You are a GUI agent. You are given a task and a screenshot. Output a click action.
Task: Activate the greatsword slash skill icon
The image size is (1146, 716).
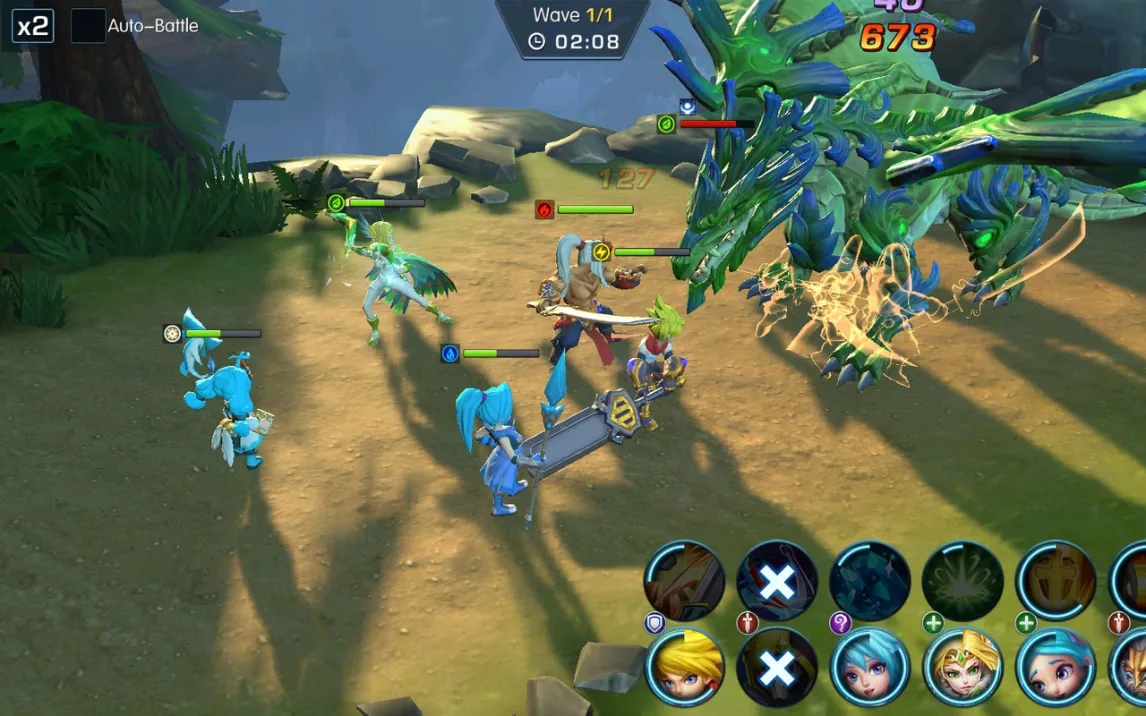coord(685,581)
